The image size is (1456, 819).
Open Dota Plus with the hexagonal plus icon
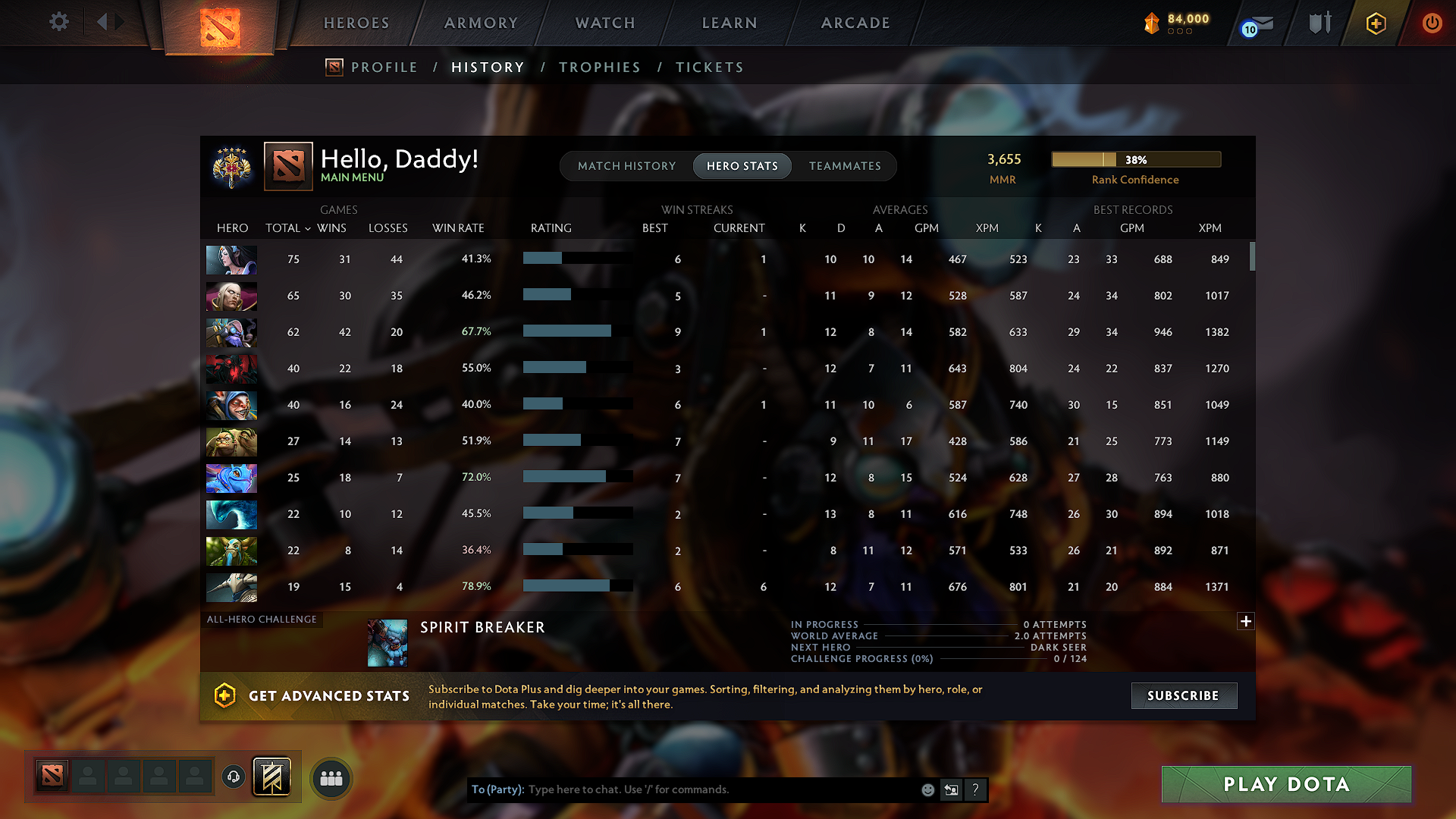coord(1375,23)
